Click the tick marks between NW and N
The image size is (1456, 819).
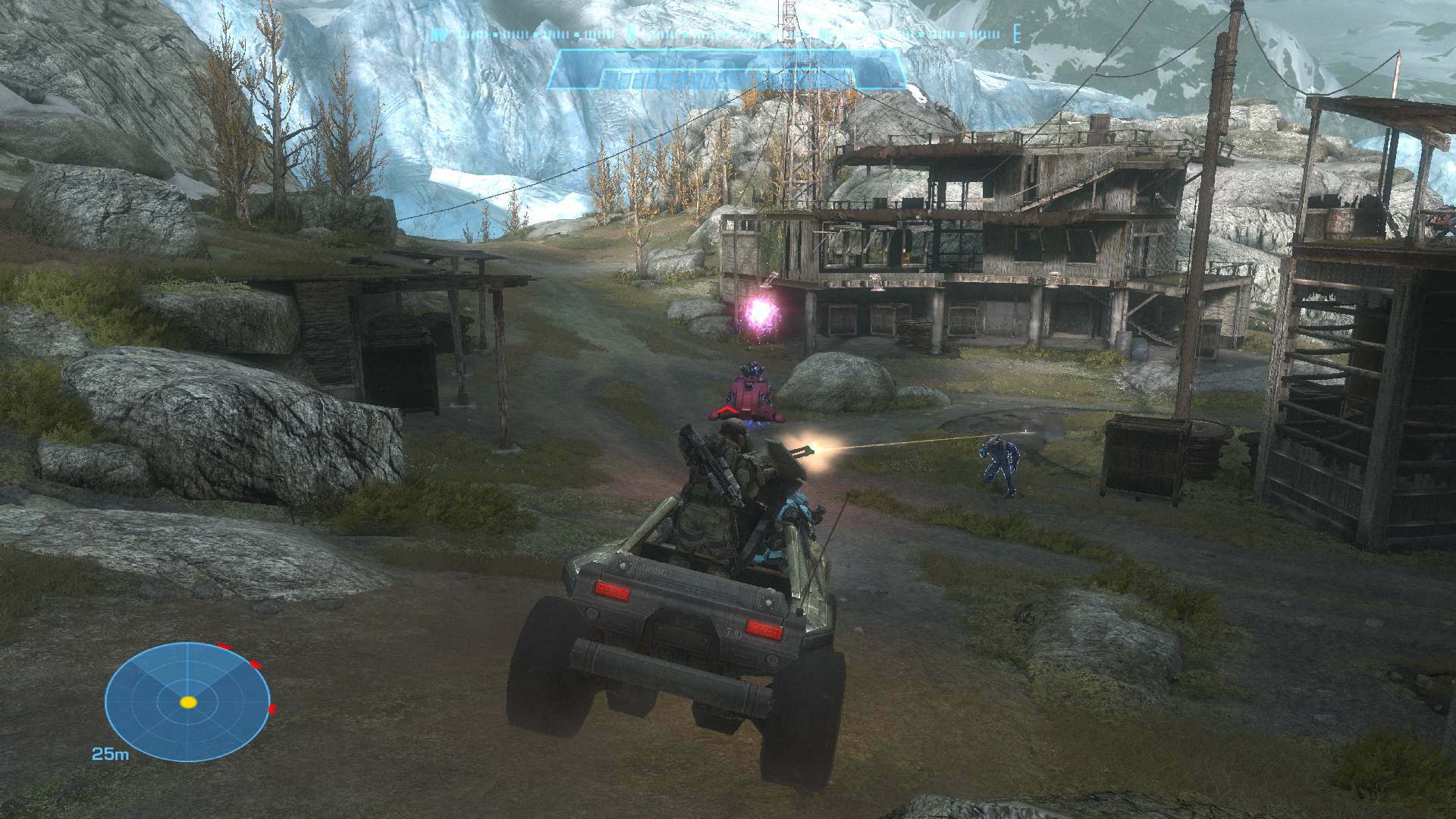[531, 34]
